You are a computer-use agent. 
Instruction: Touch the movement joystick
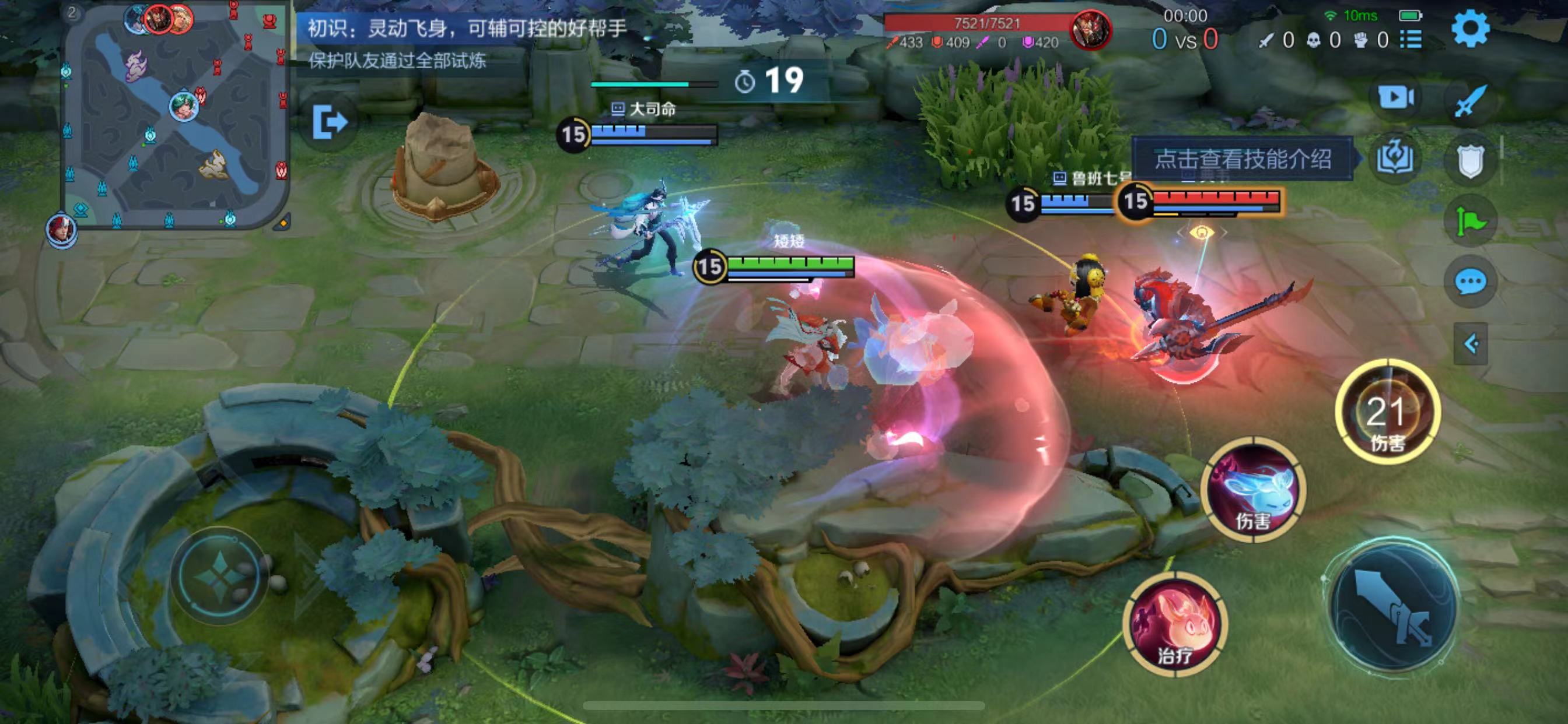tap(220, 575)
